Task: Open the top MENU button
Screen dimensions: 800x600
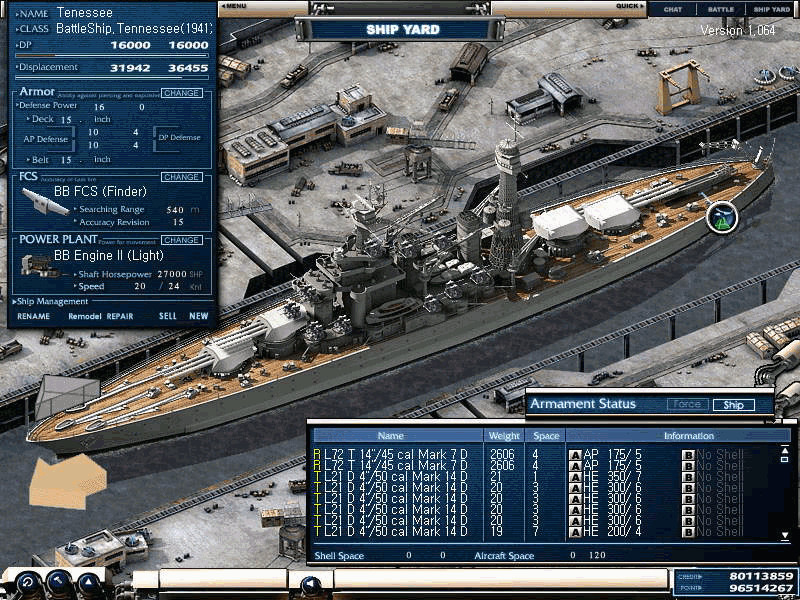Action: tap(234, 6)
